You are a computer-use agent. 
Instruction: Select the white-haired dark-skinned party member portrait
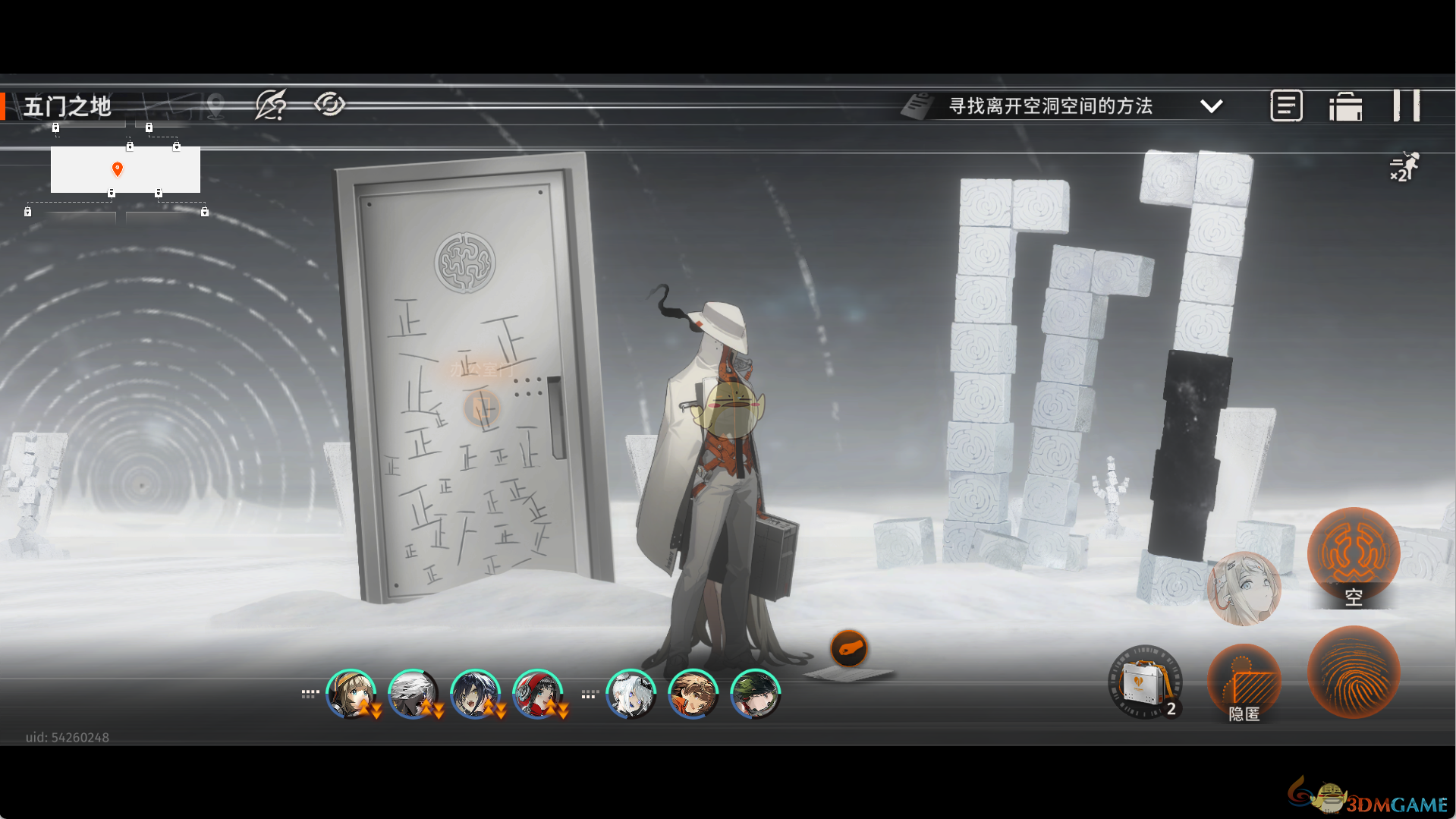coord(413,694)
